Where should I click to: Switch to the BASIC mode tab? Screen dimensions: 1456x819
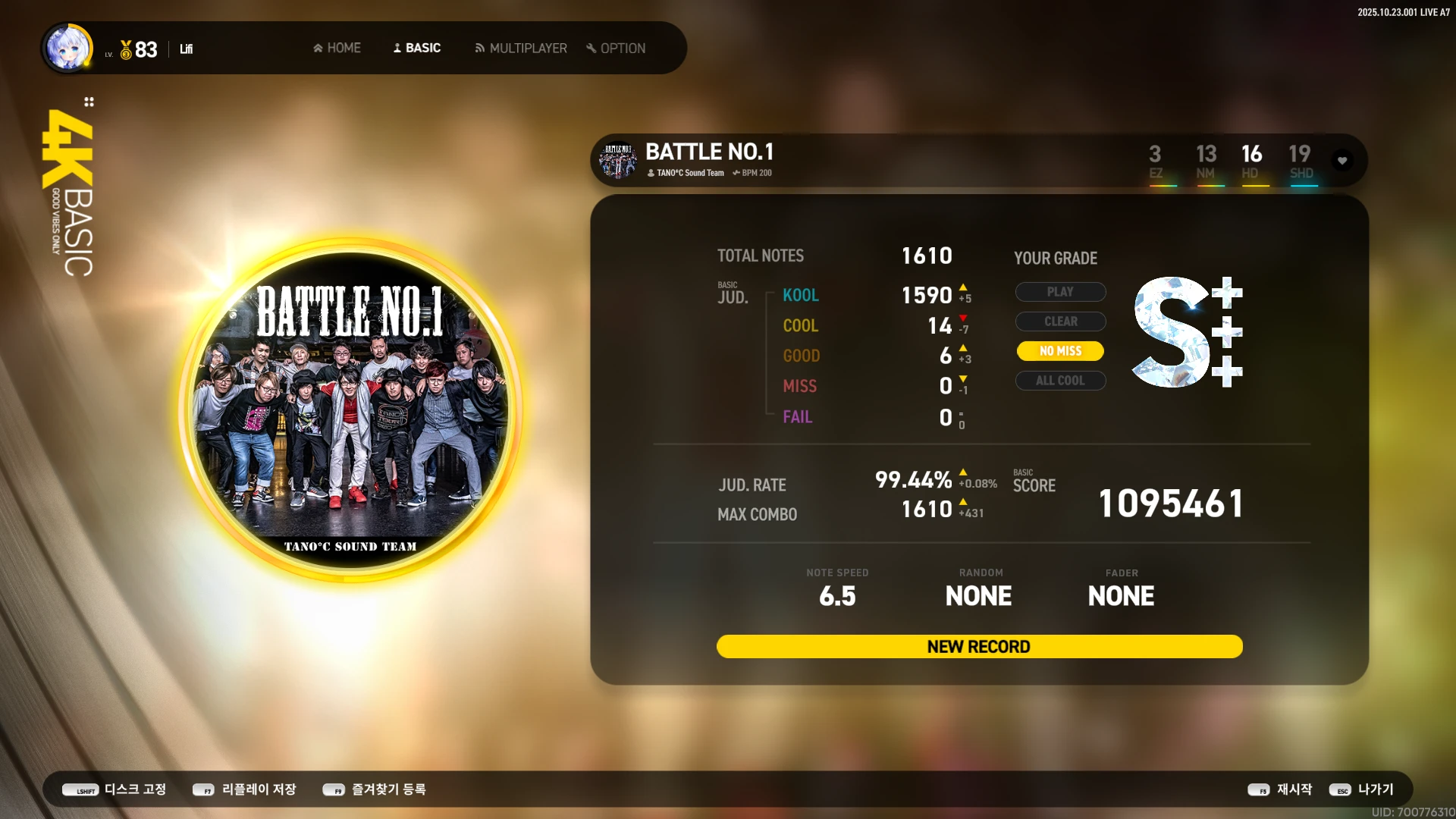[416, 48]
